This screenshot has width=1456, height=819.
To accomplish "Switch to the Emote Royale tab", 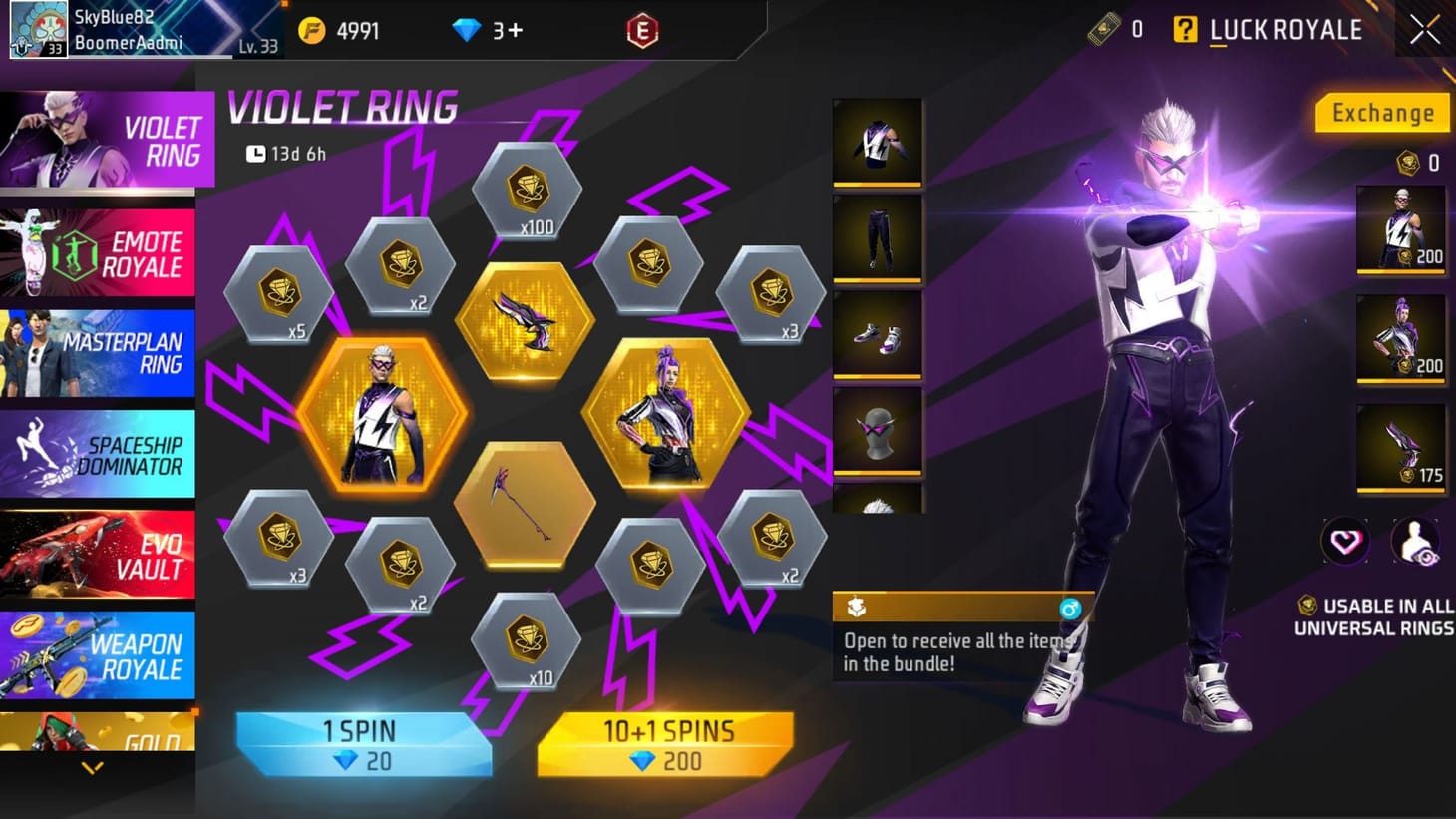I will click(x=97, y=251).
